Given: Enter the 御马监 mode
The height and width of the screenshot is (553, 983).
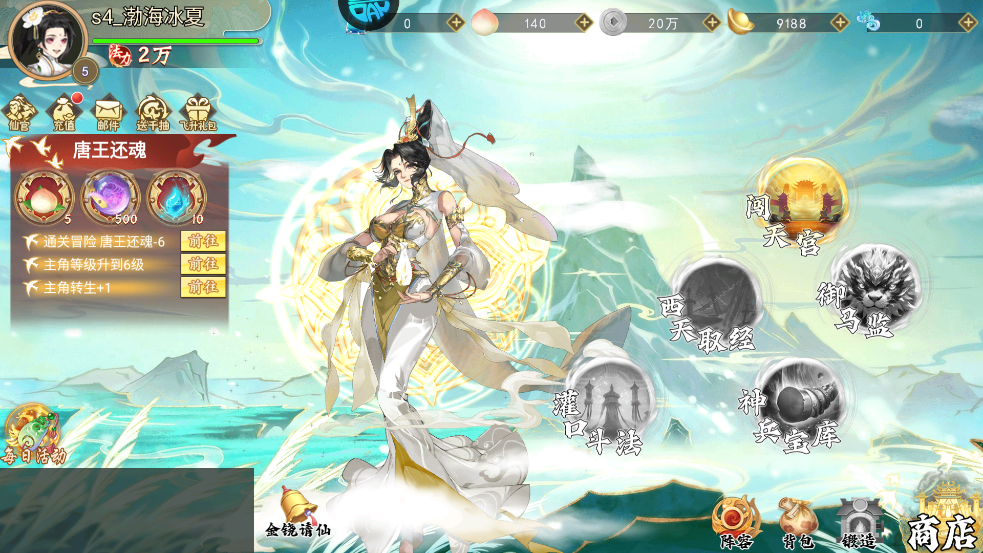Looking at the screenshot, I should (861, 292).
